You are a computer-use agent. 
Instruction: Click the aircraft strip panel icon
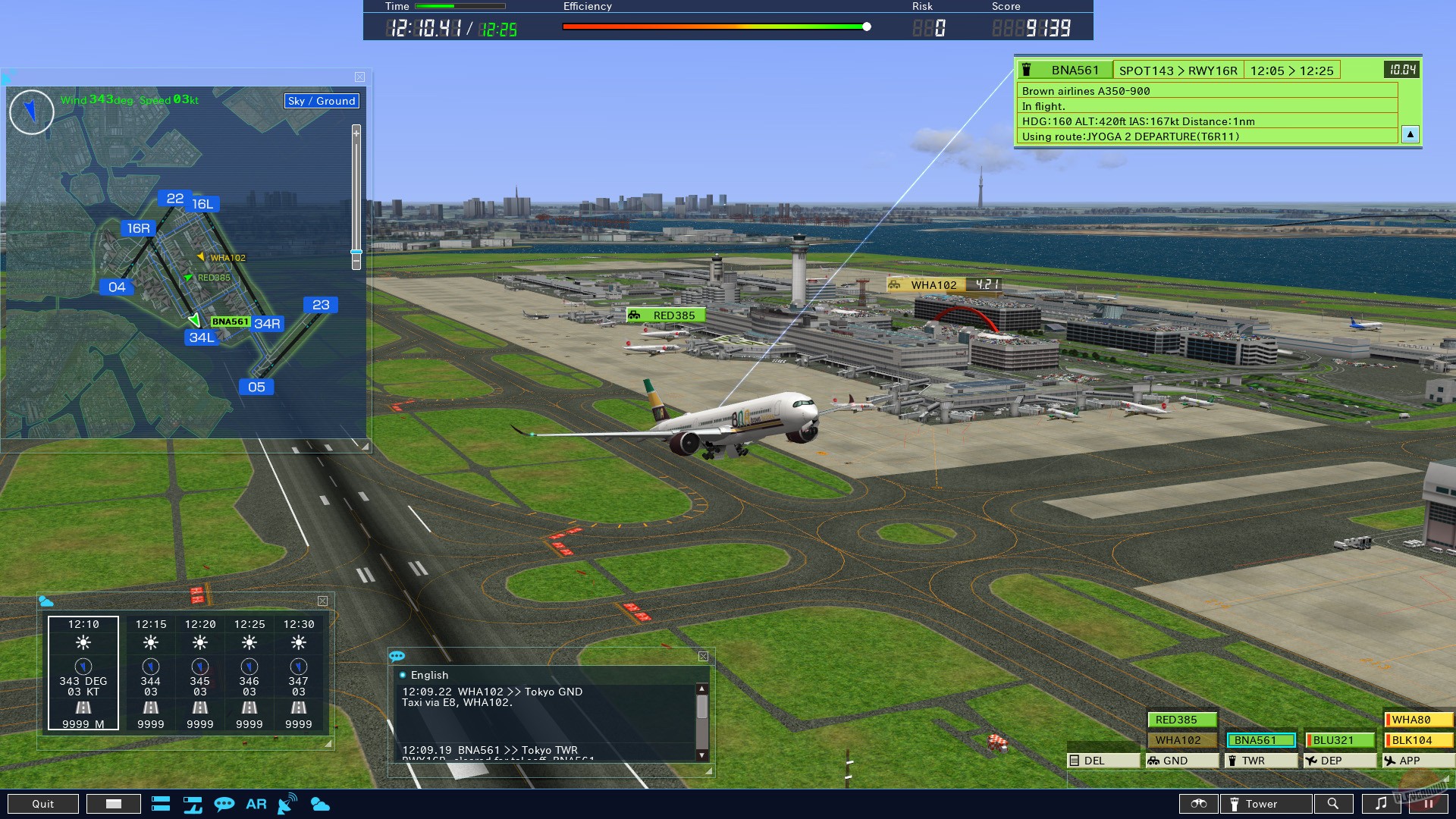click(x=191, y=804)
